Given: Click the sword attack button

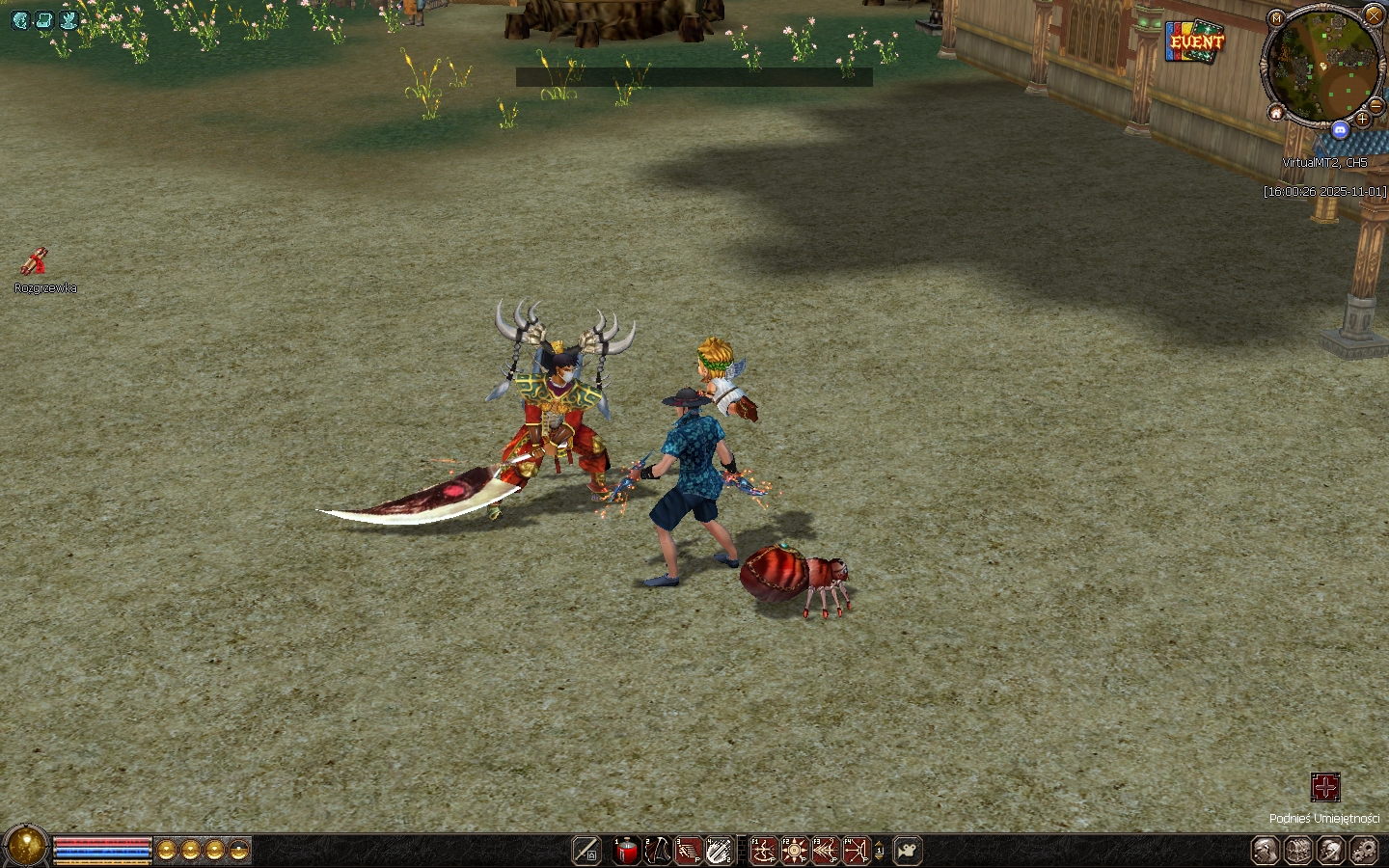Looking at the screenshot, I should 586,851.
